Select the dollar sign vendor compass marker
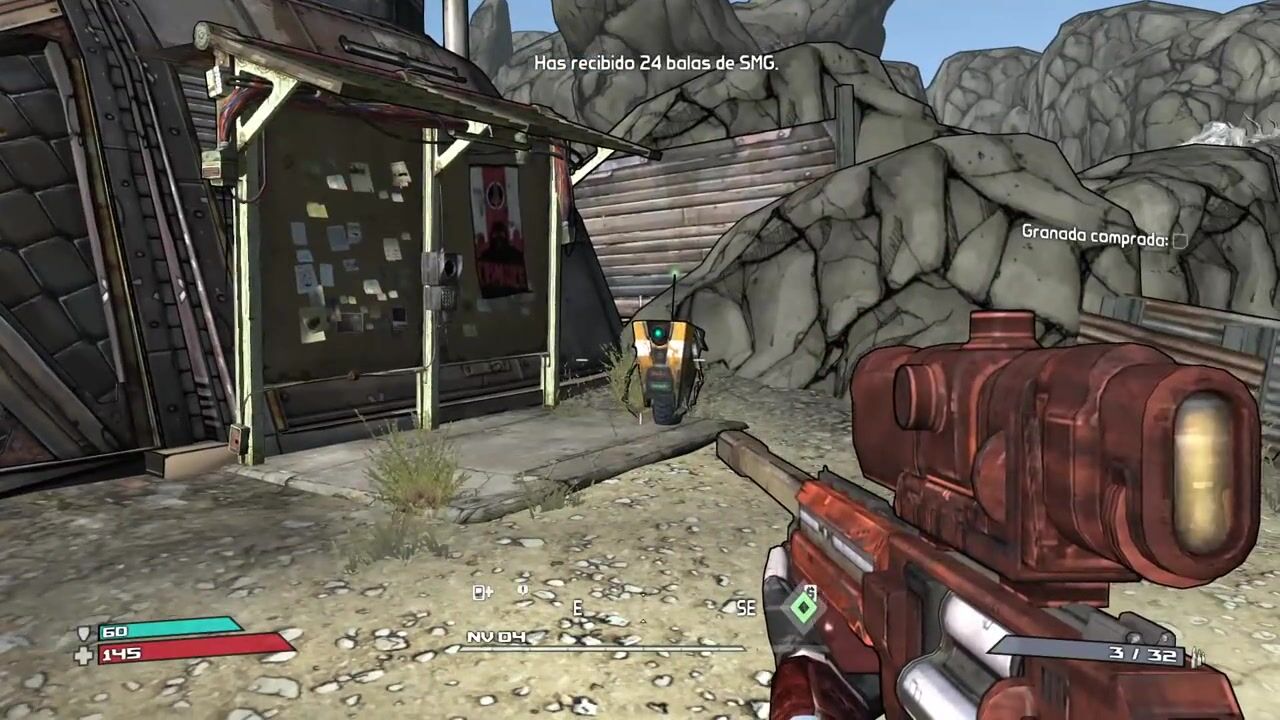The height and width of the screenshot is (720, 1280). 811,590
